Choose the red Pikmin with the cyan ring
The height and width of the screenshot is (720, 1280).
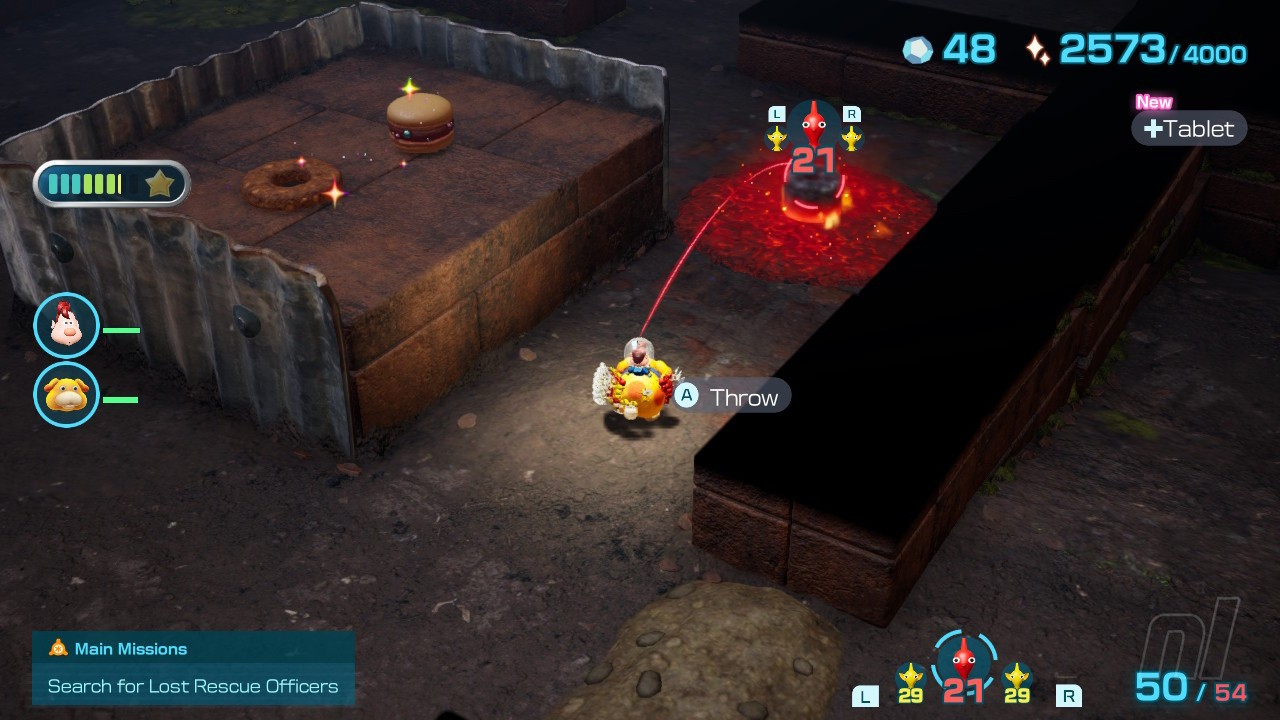click(963, 659)
